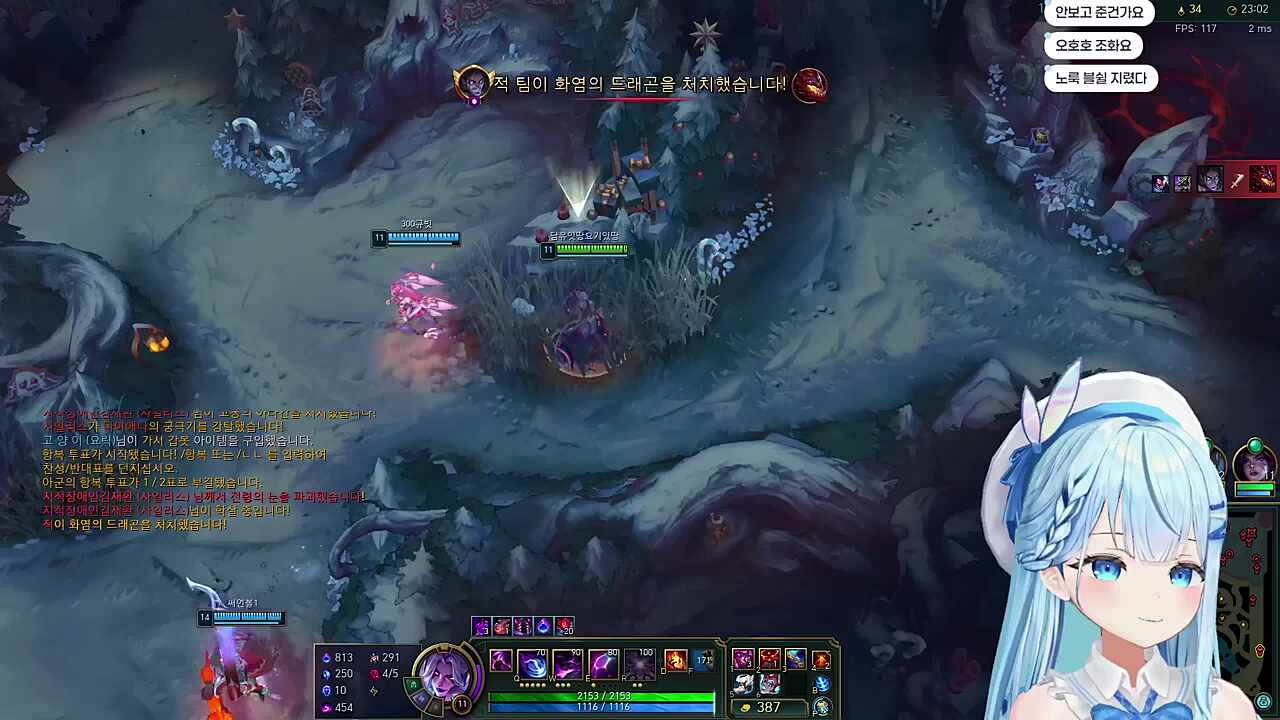Click the Ignite summoner spell icon
This screenshot has height=720, width=1280.
click(x=676, y=662)
